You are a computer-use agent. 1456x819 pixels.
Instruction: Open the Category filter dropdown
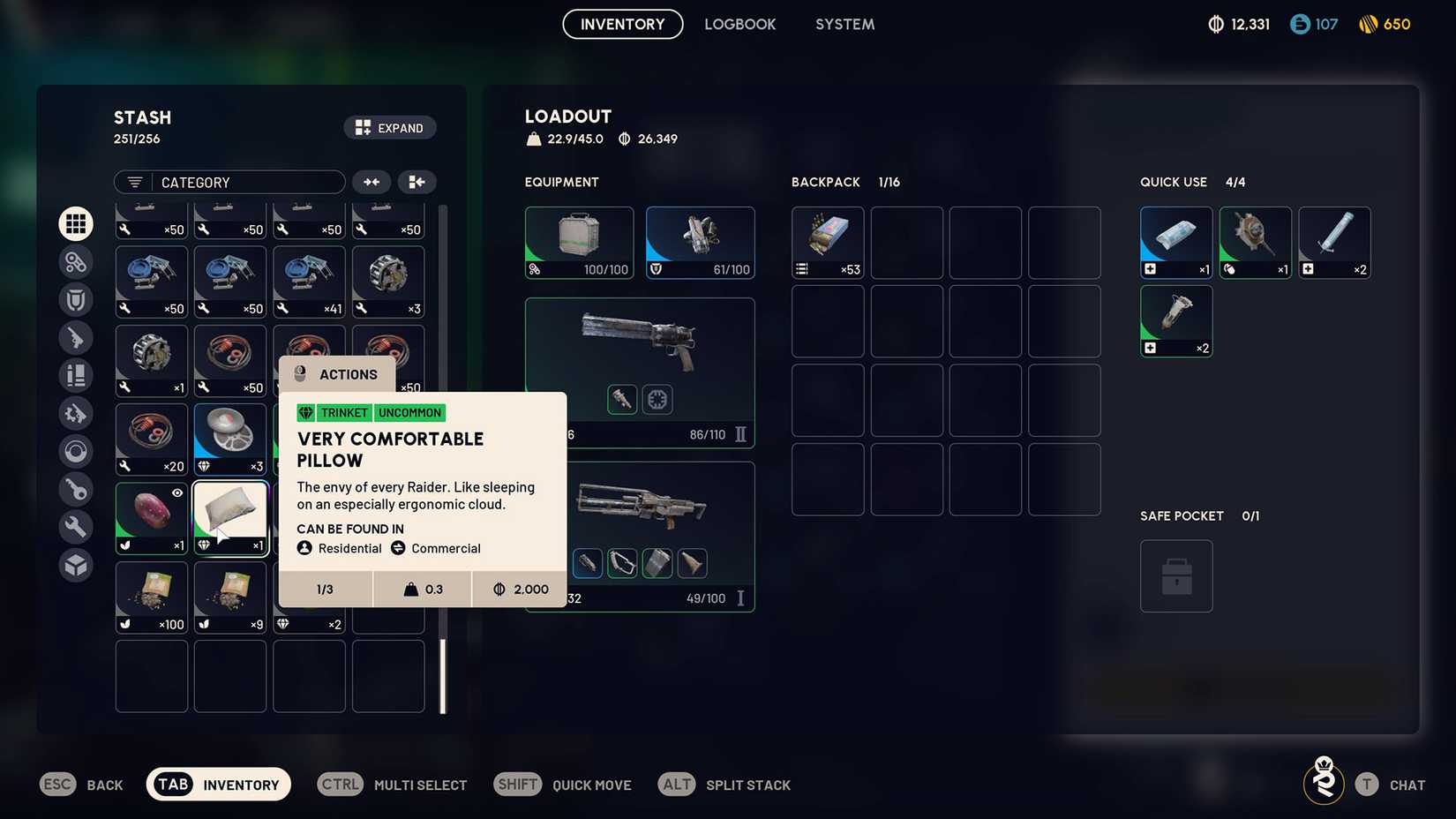(x=229, y=182)
